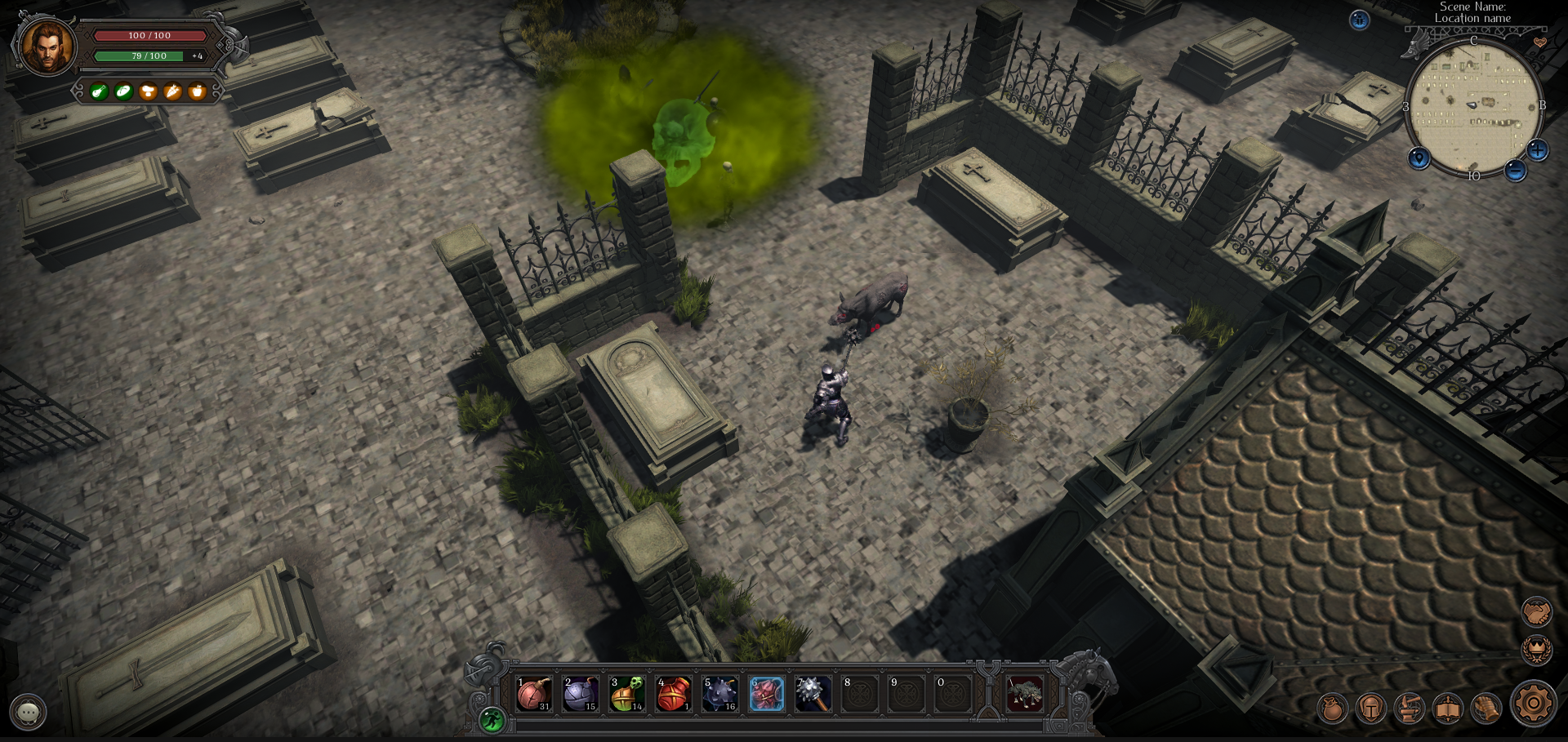Open the settings gear menu
This screenshot has width=1568, height=742.
coord(1534,704)
